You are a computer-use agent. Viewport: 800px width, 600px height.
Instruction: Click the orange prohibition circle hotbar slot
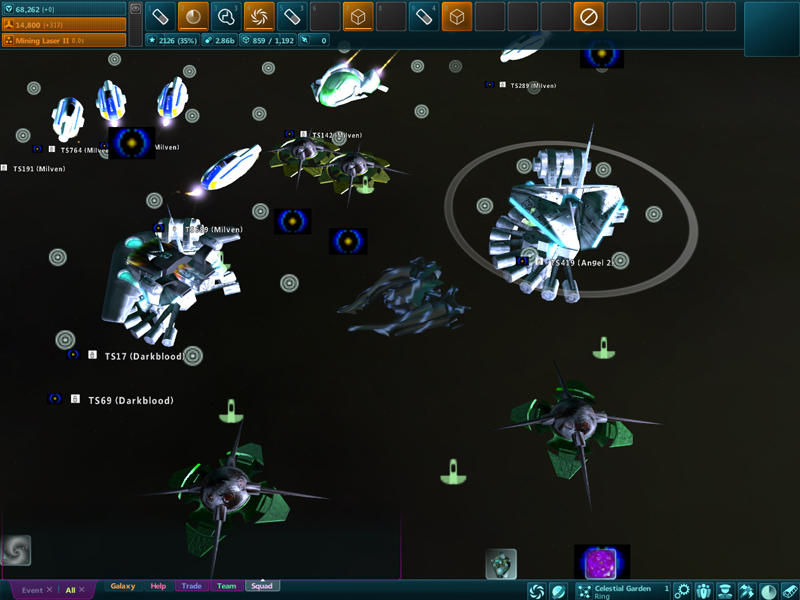tap(589, 16)
